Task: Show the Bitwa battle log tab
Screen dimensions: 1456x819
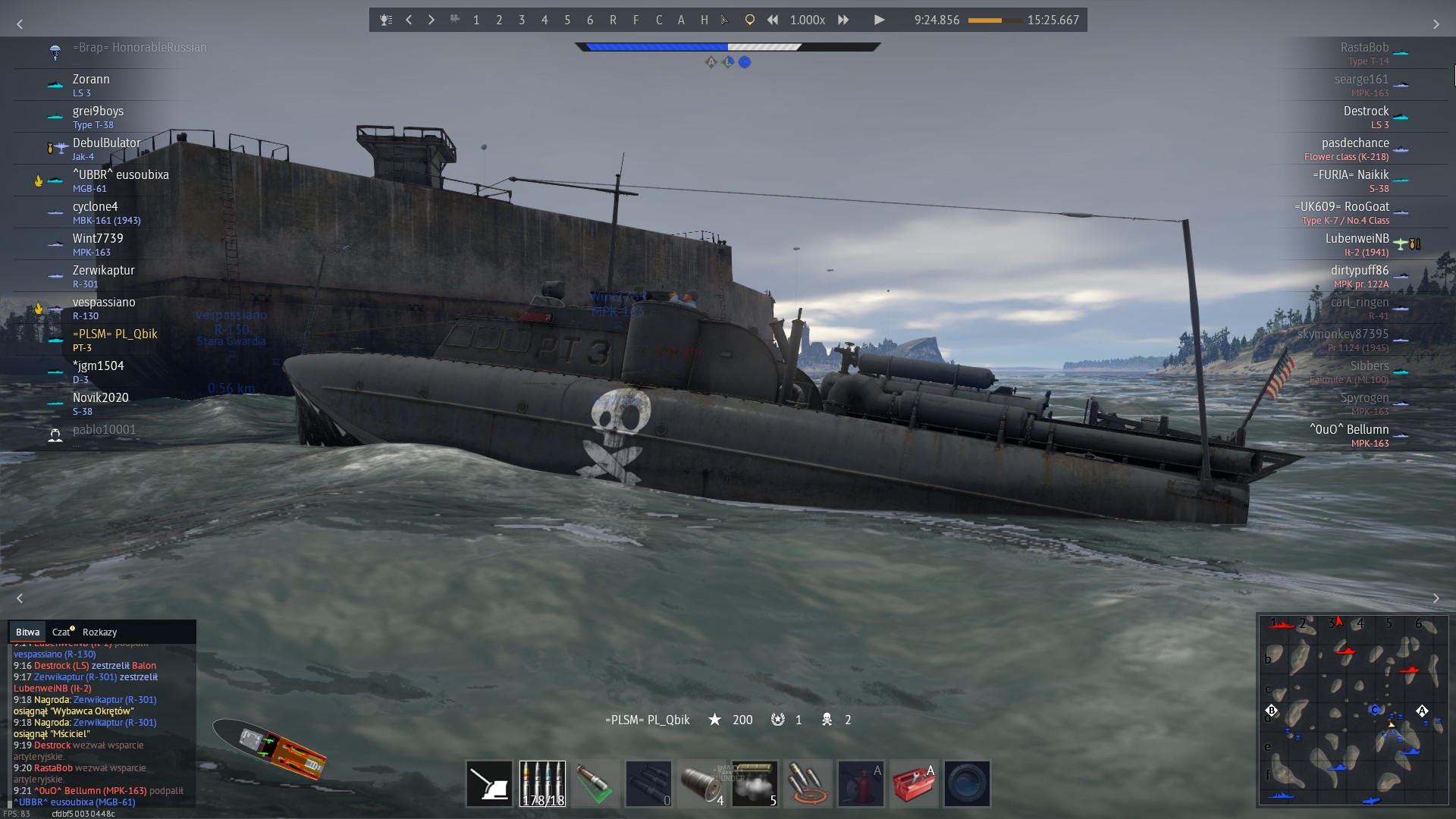Action: click(27, 632)
